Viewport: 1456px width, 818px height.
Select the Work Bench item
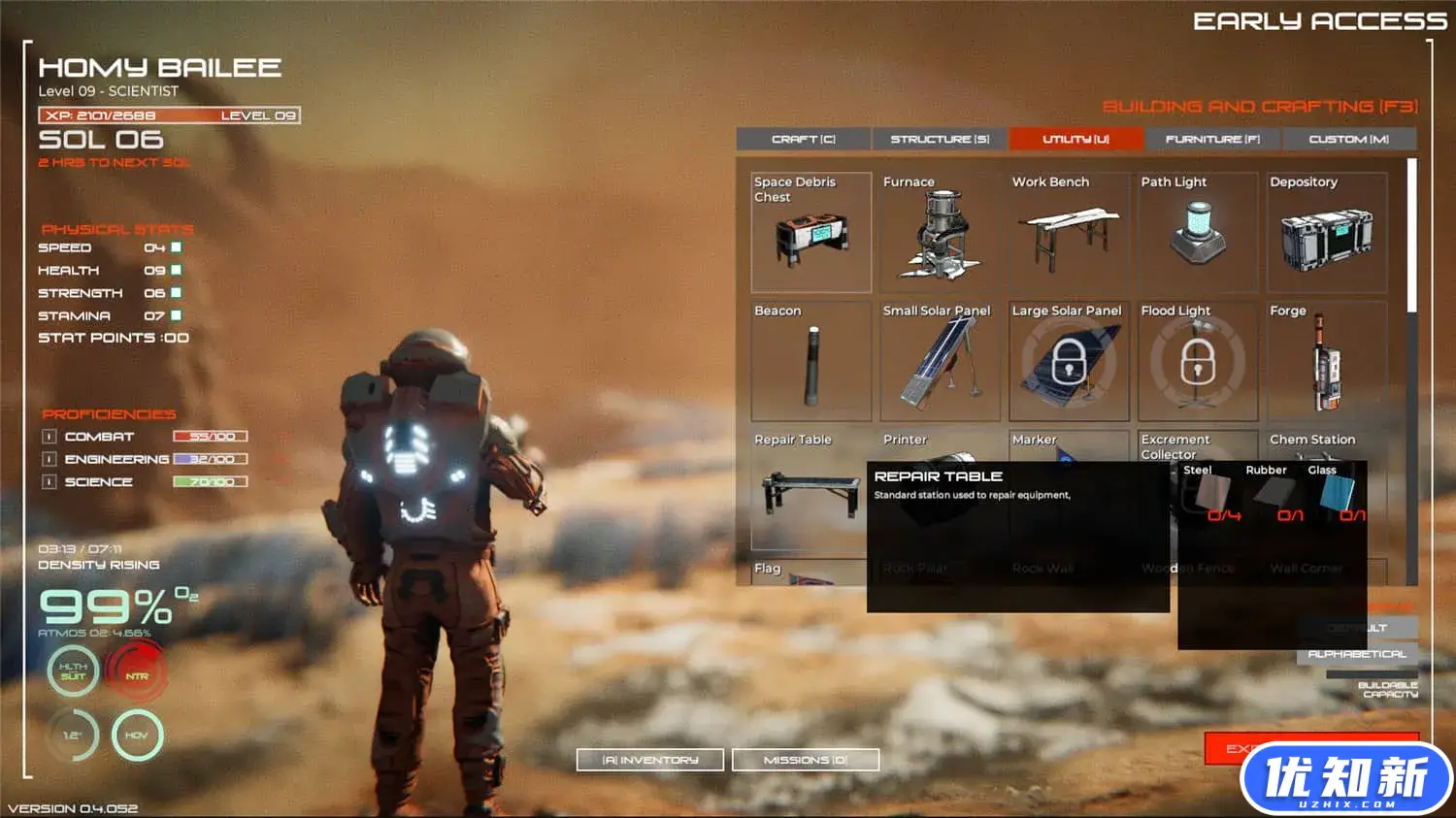click(x=1069, y=233)
